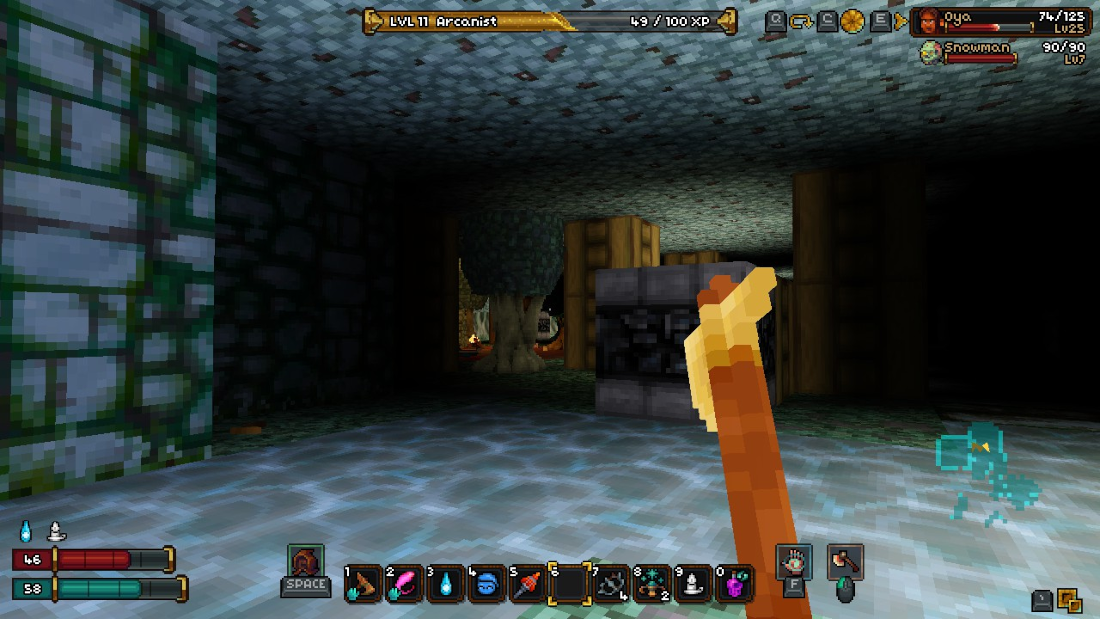Select the wooden wand in hotbar slot 1
The width and height of the screenshot is (1100, 619).
pos(363,584)
